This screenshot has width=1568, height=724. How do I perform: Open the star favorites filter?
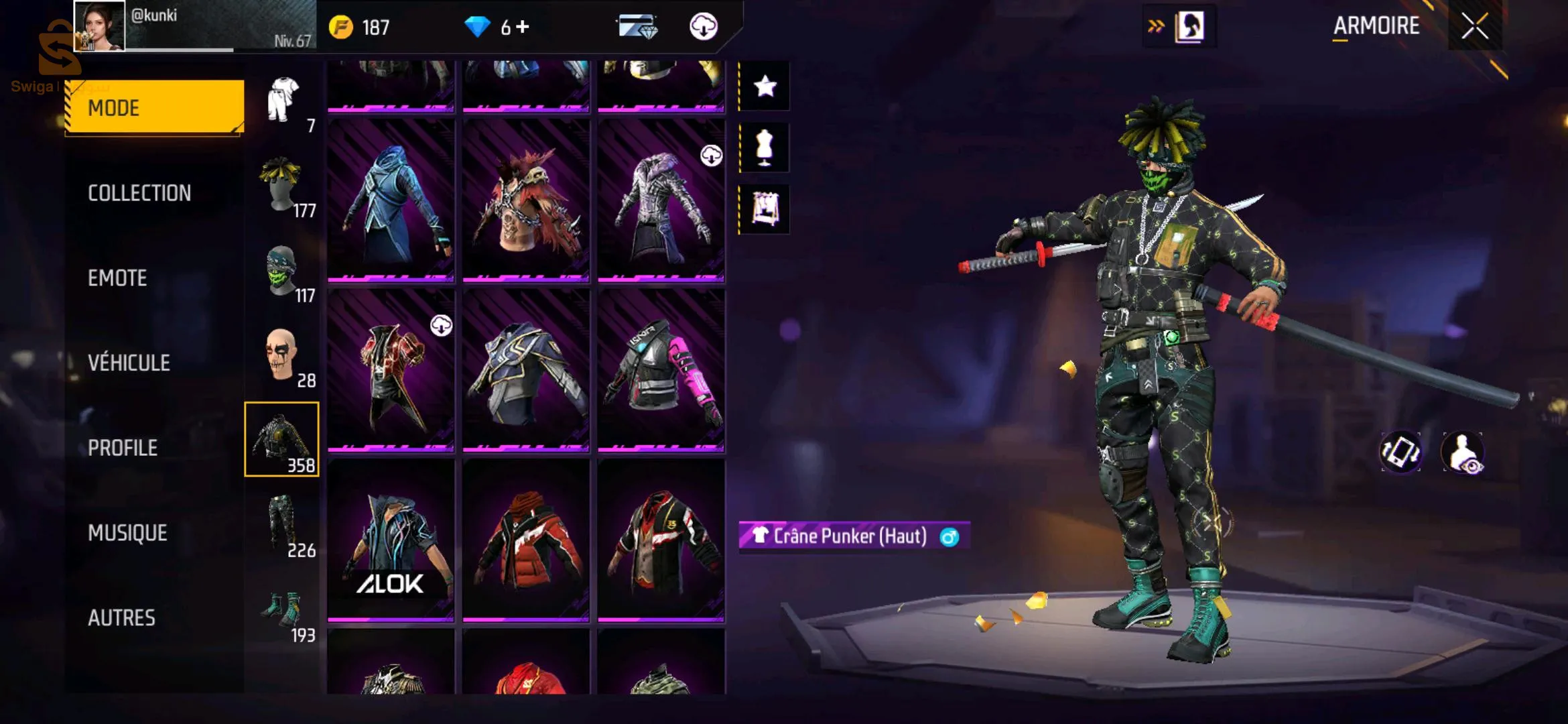(x=765, y=86)
